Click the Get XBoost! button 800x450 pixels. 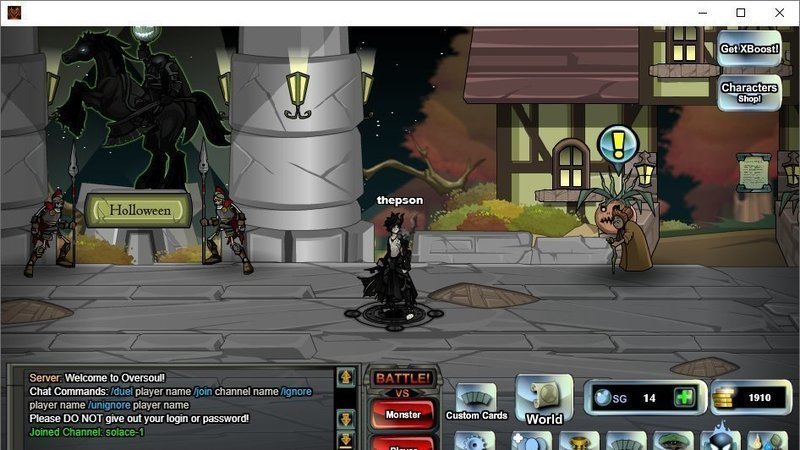point(749,48)
